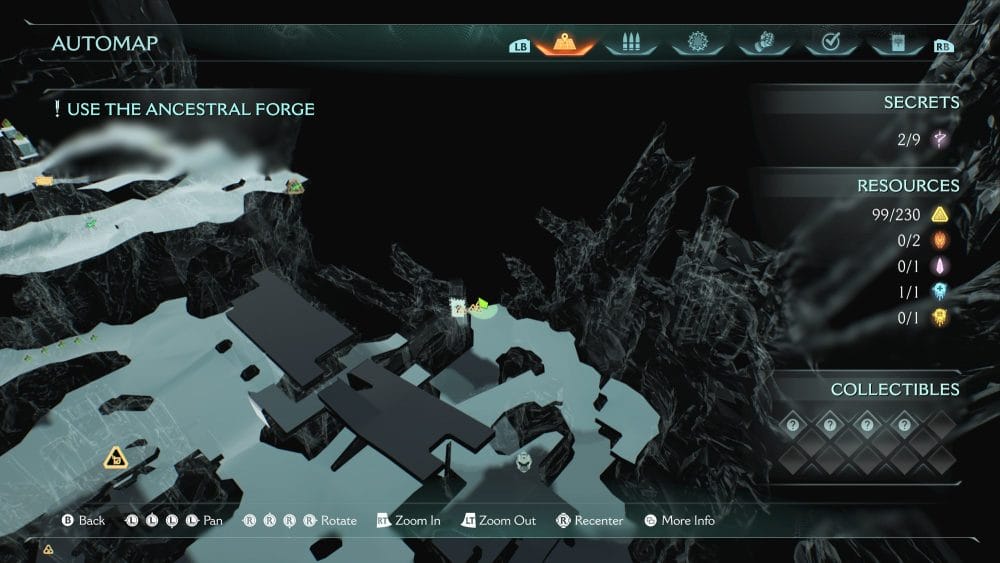Image resolution: width=1000 pixels, height=563 pixels.
Task: Open the checkmark objectives tab
Action: point(829,44)
